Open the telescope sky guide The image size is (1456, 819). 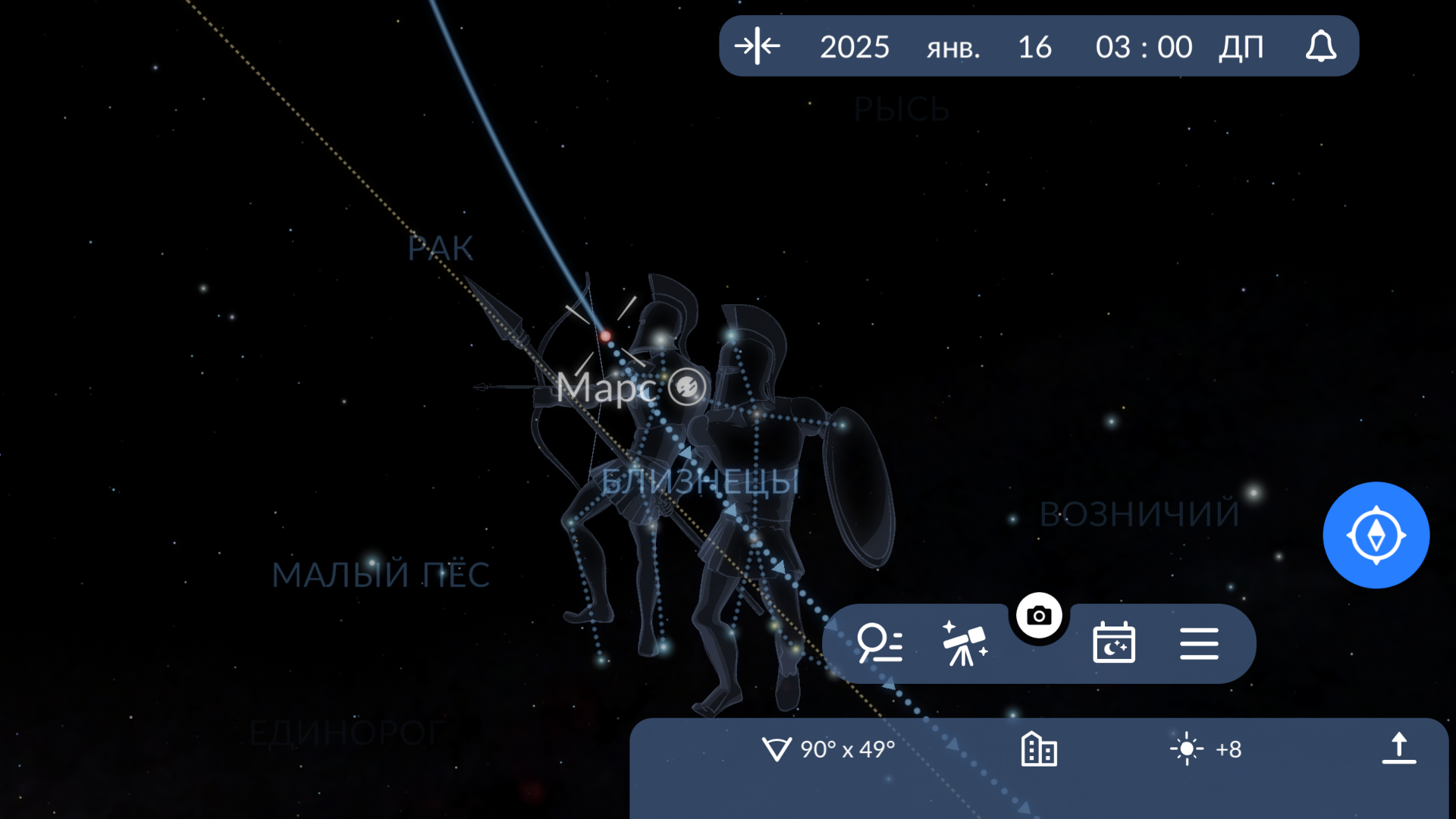964,643
